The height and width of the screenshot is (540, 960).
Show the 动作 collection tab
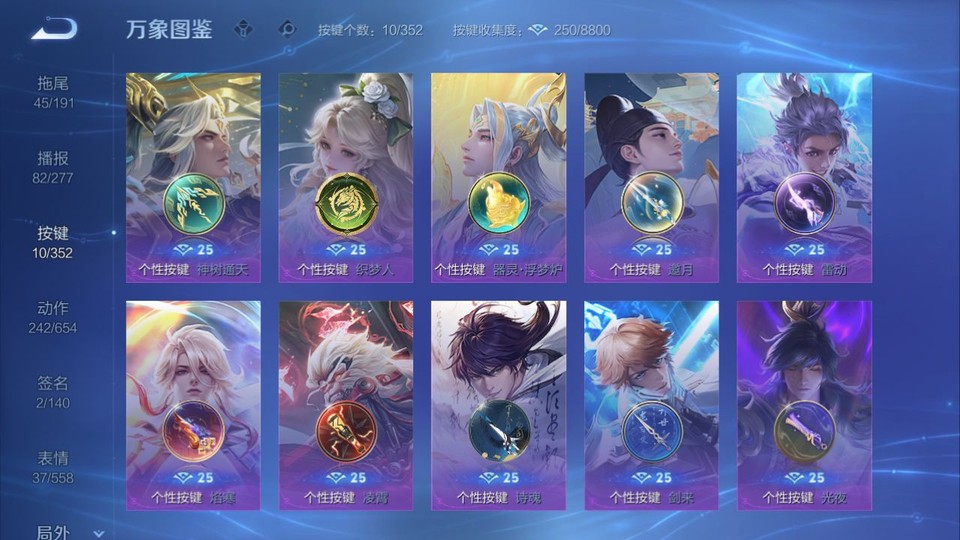pyautogui.click(x=54, y=317)
